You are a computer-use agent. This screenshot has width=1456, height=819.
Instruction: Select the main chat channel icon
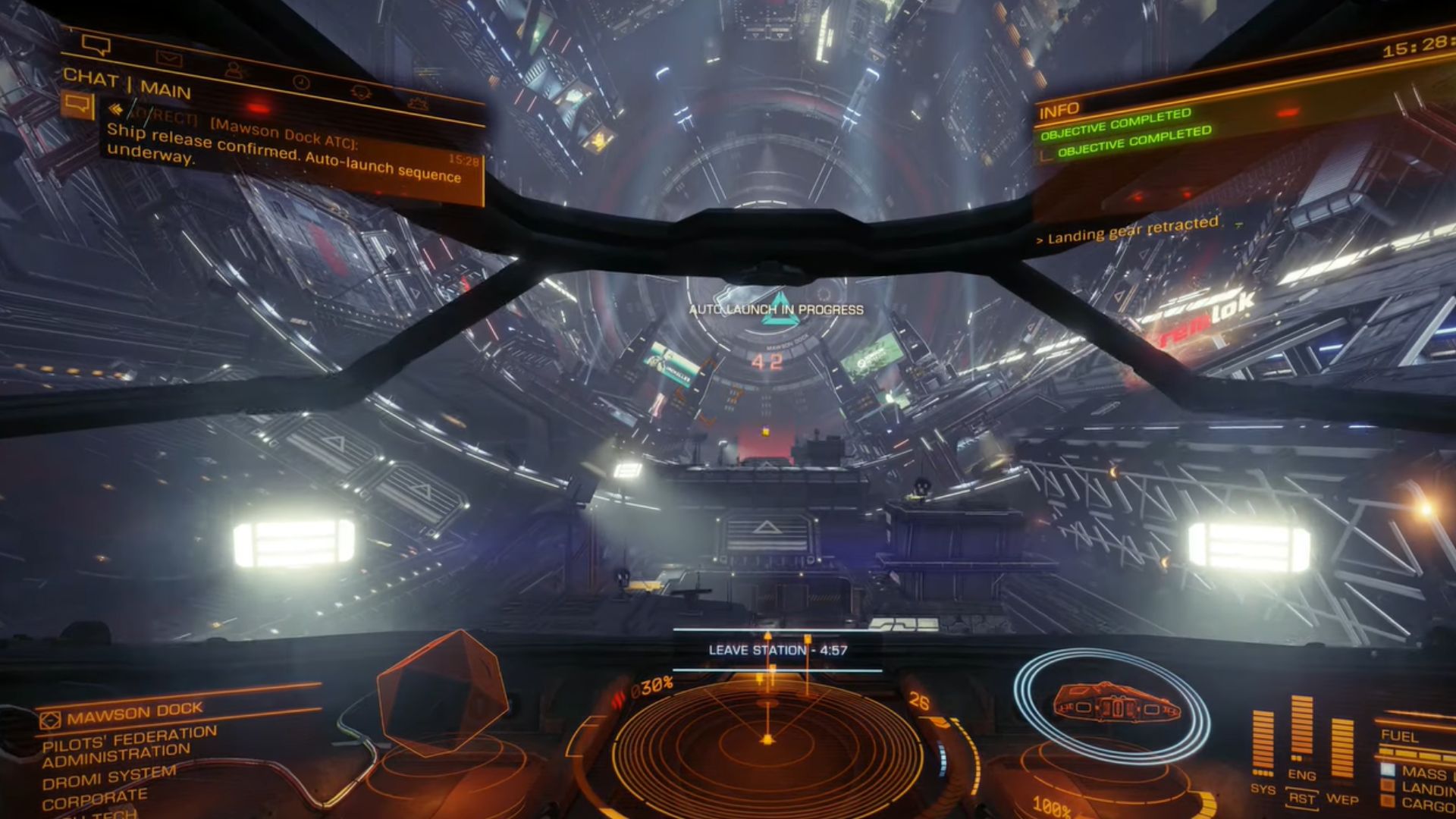click(x=77, y=104)
